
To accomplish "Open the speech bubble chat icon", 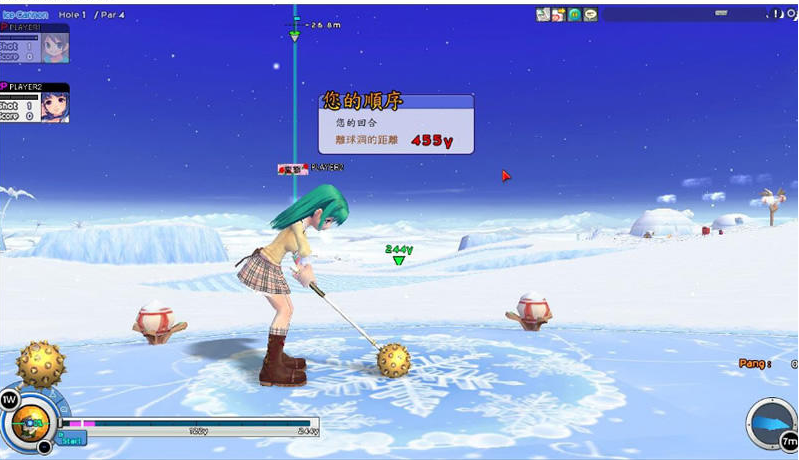I will [591, 14].
